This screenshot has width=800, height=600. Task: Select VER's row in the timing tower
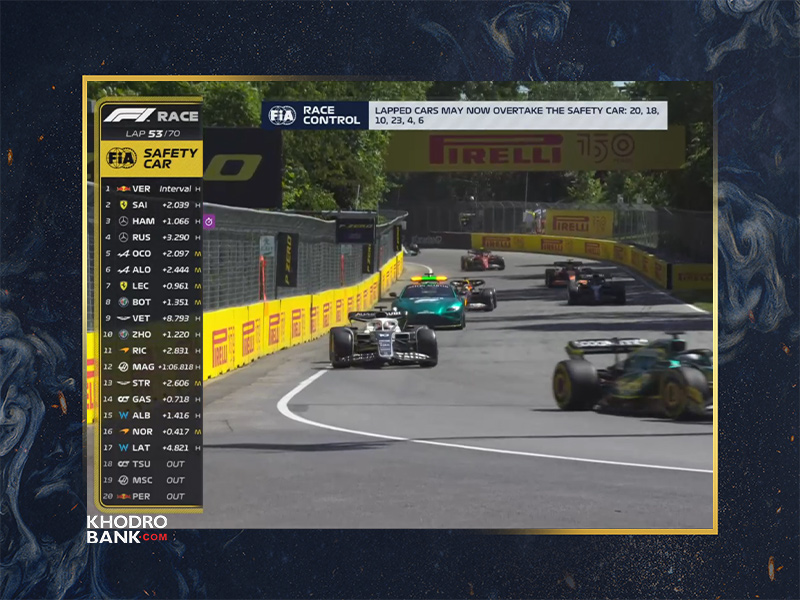(152, 188)
